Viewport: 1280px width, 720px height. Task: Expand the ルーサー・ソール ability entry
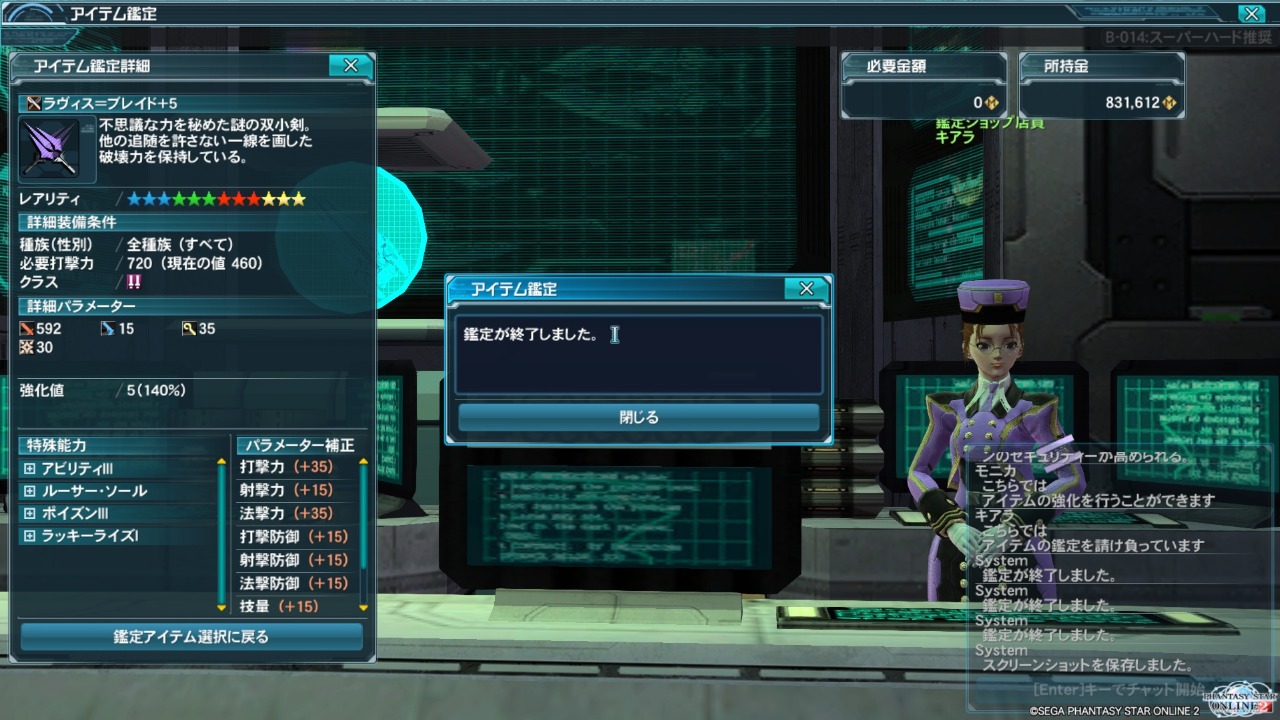pos(29,491)
